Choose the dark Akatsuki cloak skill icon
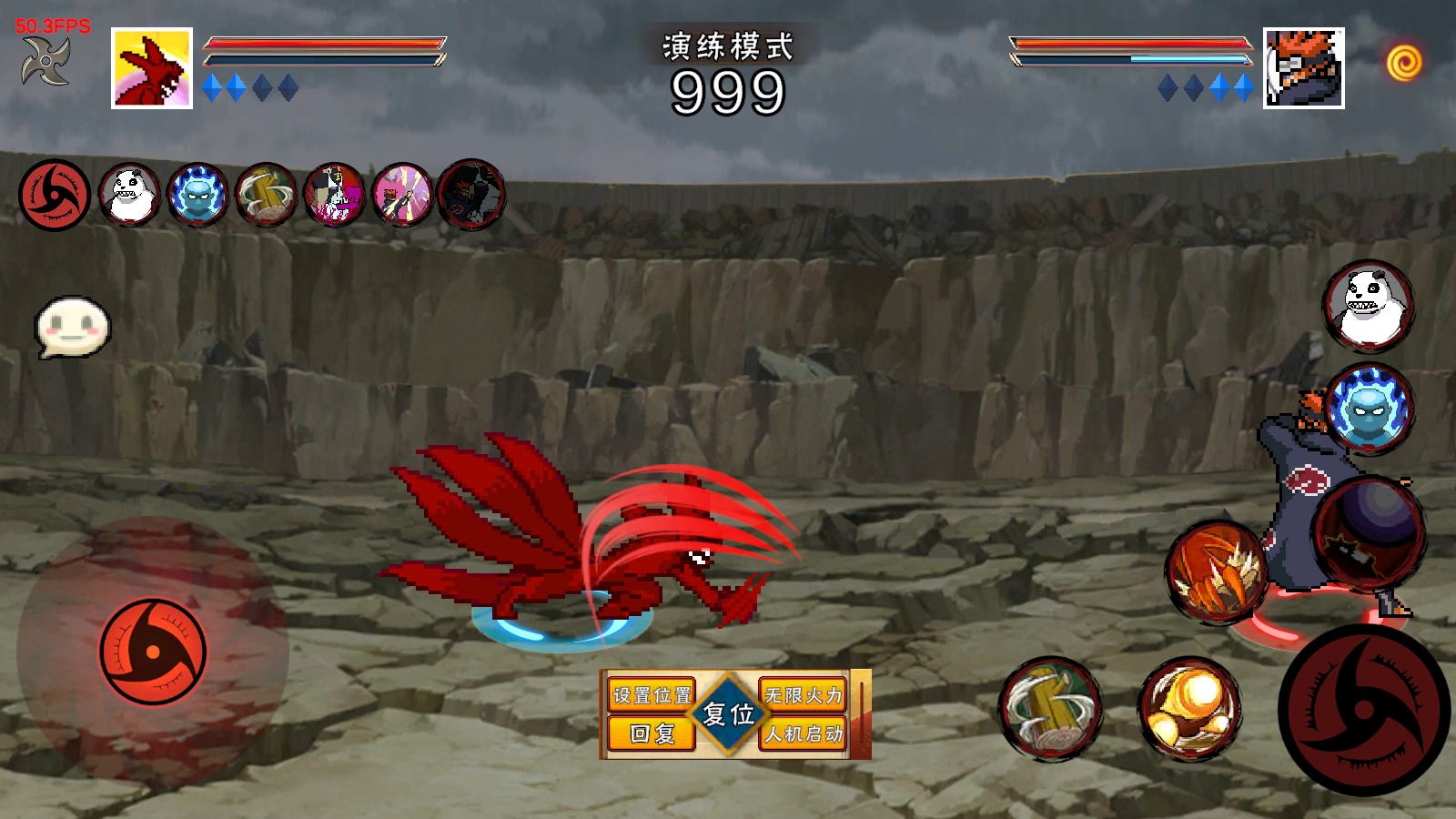Viewport: 1456px width, 819px height. tap(471, 195)
